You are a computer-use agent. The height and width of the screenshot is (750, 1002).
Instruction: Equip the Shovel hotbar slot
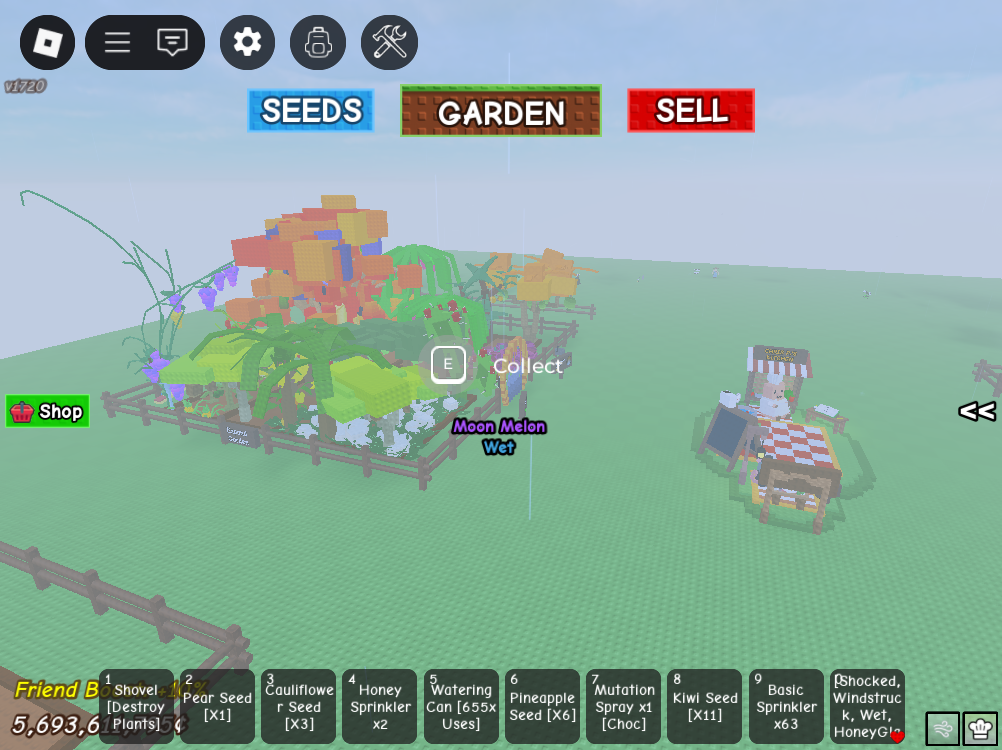point(137,707)
